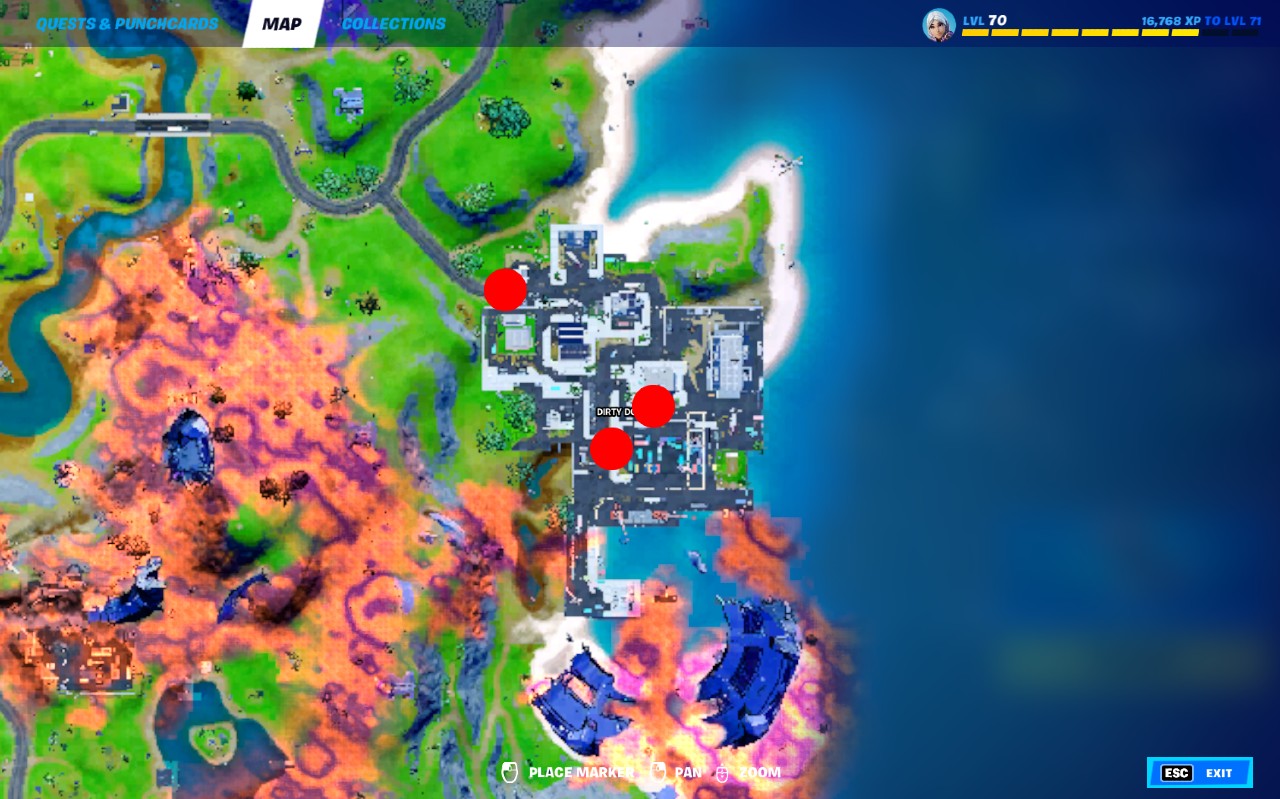The image size is (1280, 799).
Task: Click the player avatar portrait
Action: pyautogui.click(x=937, y=25)
